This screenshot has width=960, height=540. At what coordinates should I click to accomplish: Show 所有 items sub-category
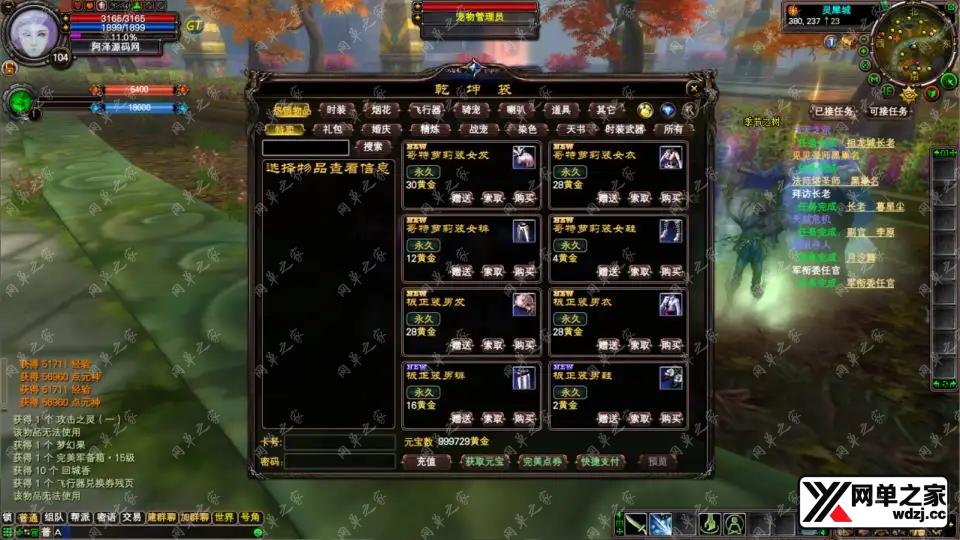pyautogui.click(x=675, y=129)
